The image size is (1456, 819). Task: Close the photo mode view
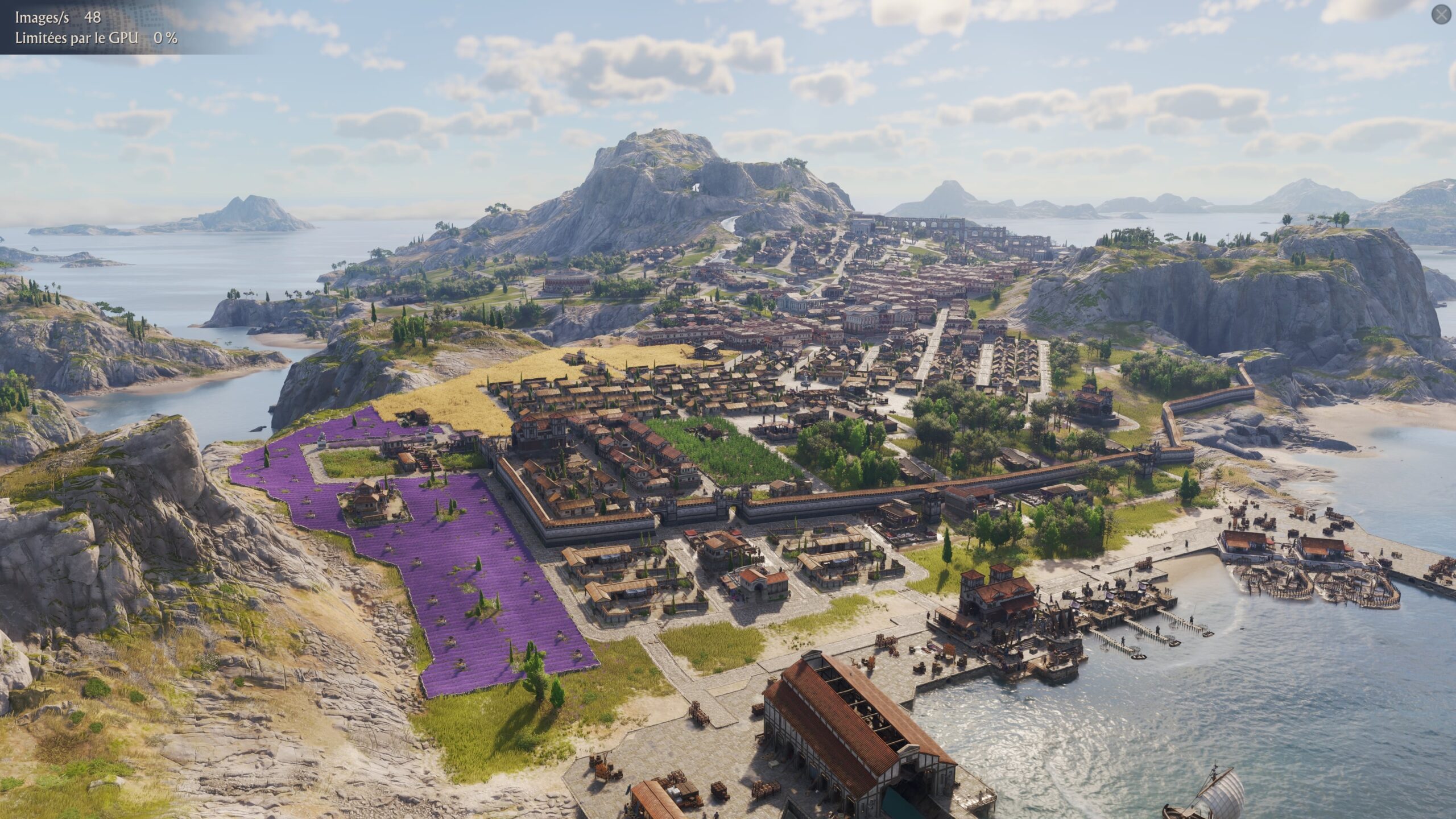pos(1441,15)
